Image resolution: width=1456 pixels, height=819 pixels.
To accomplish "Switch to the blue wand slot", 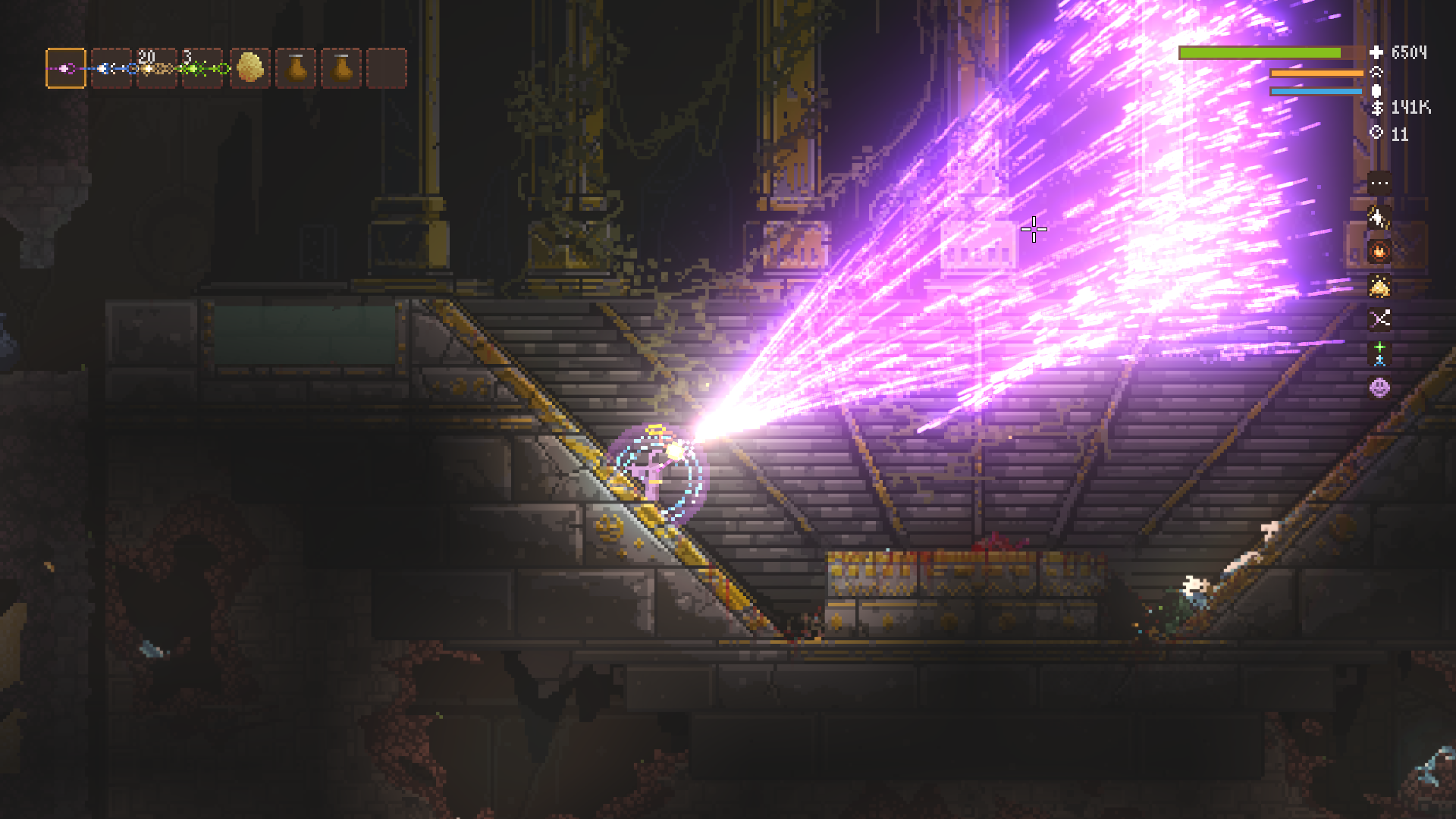I will click(111, 68).
